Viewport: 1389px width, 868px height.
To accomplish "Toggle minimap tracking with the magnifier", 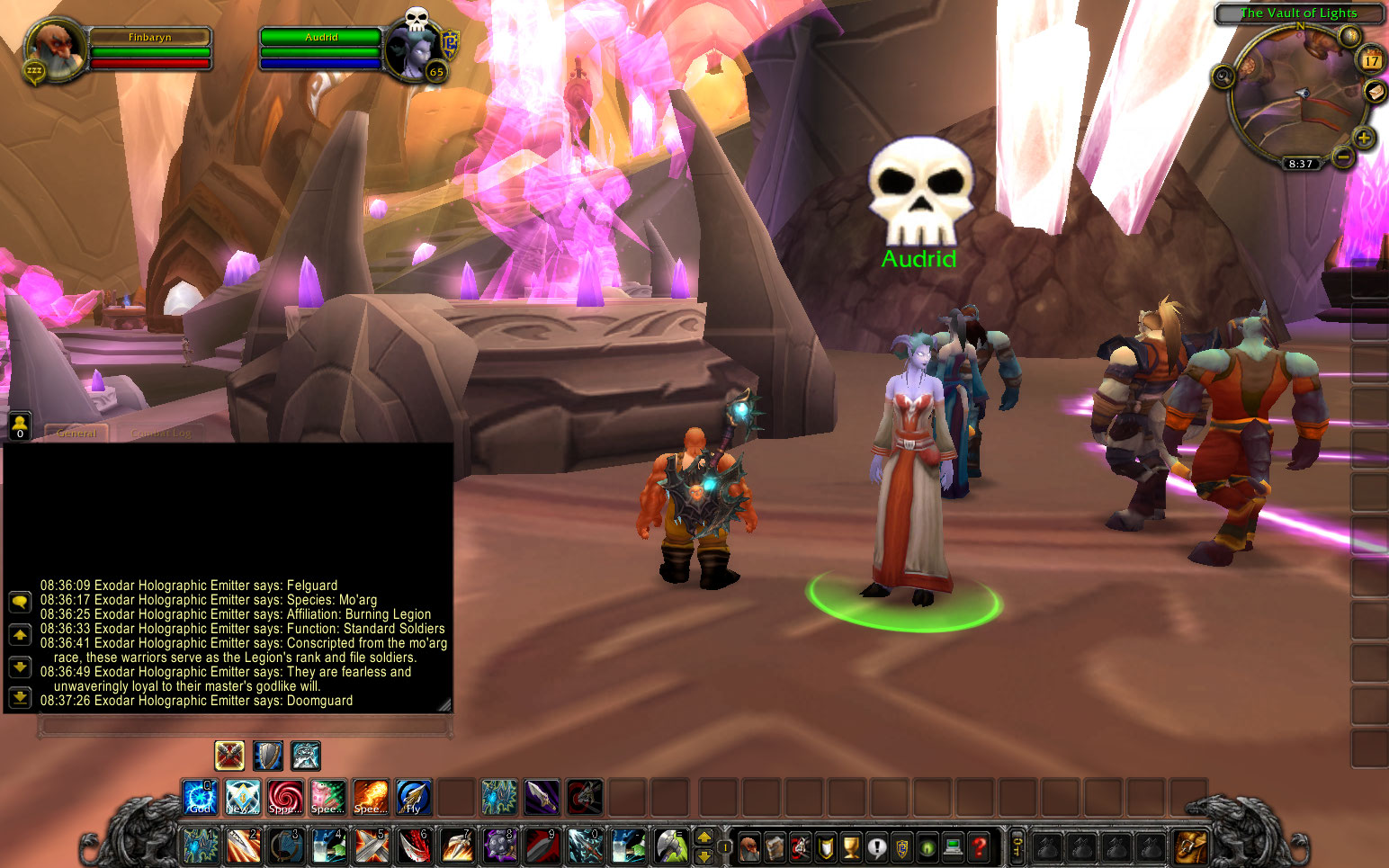I will pos(1223,77).
